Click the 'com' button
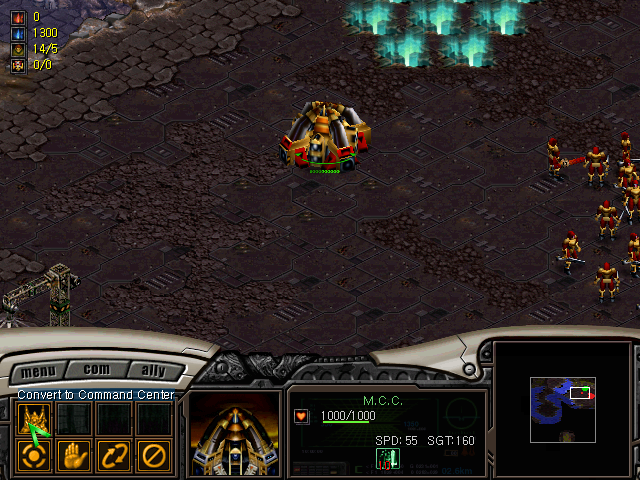Viewport: 640px width, 480px height. [96, 370]
